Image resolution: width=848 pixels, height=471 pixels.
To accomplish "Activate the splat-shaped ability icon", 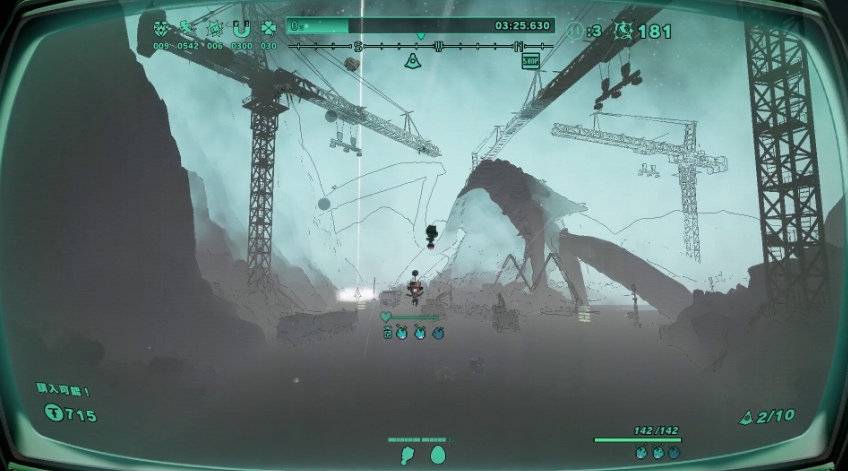I will click(x=408, y=454).
